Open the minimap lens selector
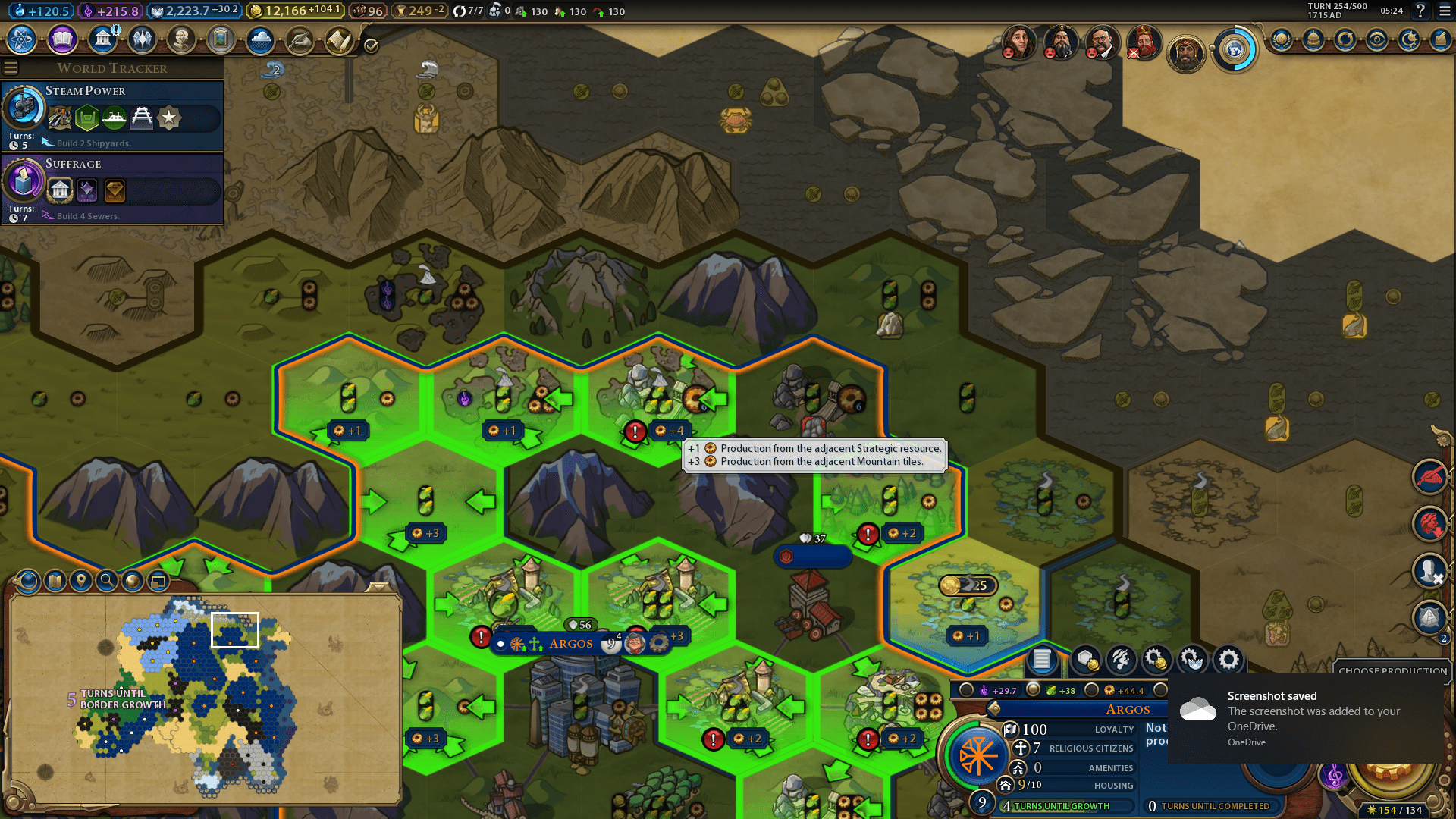1456x819 pixels. pos(27,581)
